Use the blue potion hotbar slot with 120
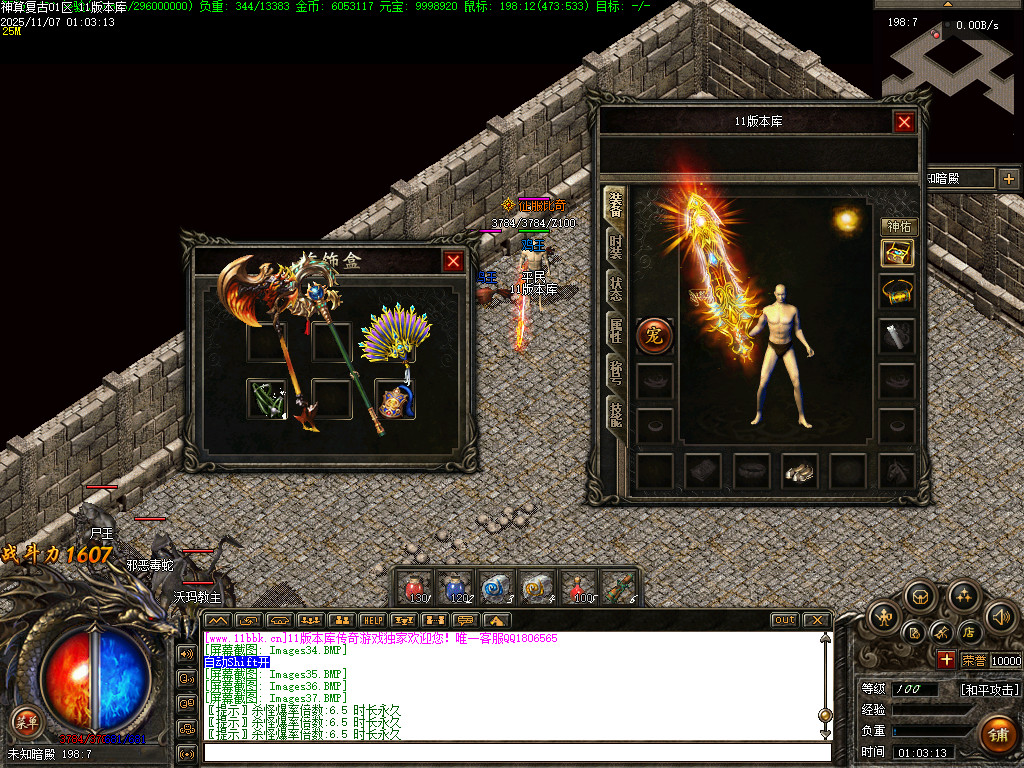The image size is (1024, 768). pos(455,587)
